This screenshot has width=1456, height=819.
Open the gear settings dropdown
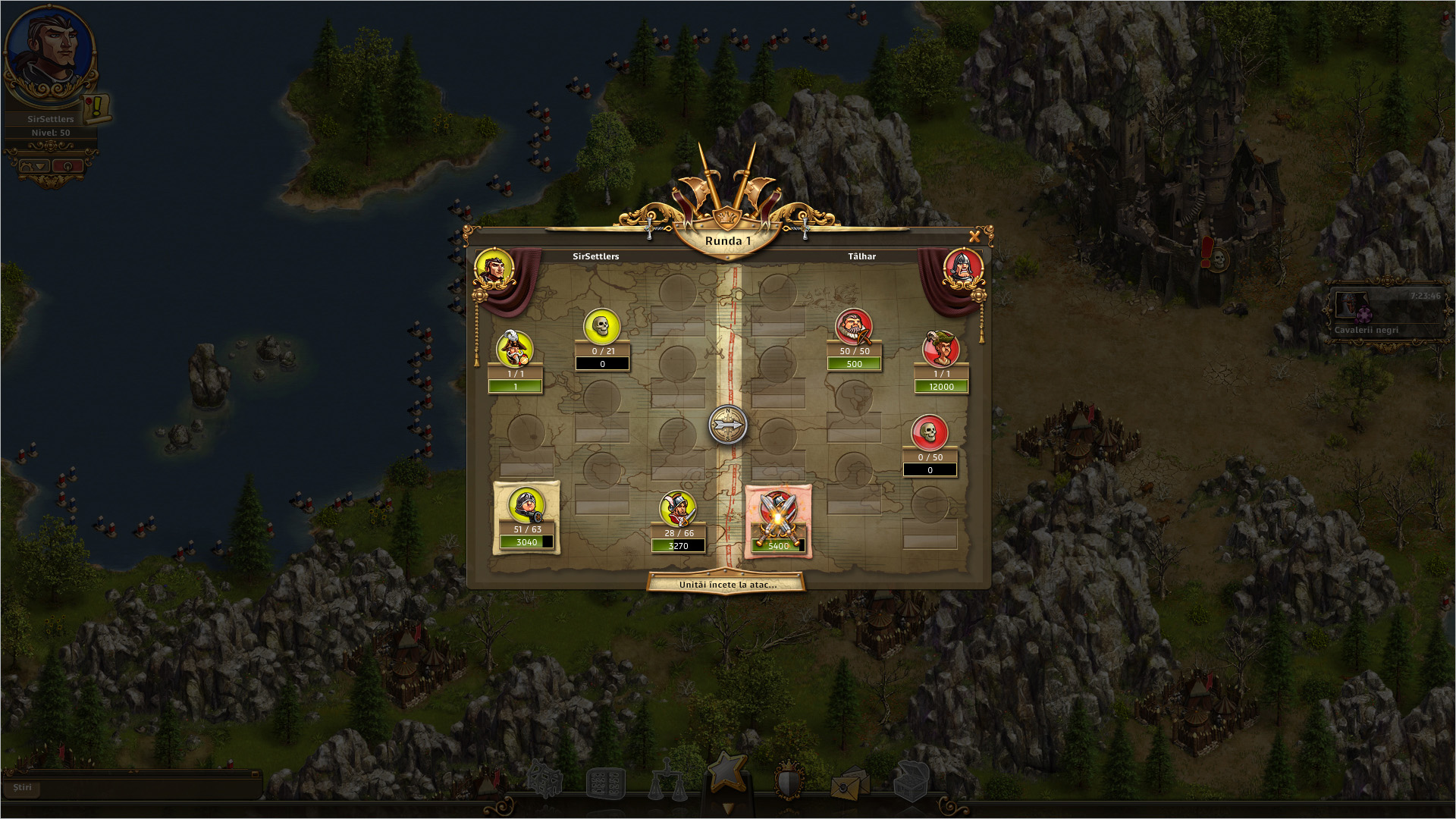click(x=34, y=166)
